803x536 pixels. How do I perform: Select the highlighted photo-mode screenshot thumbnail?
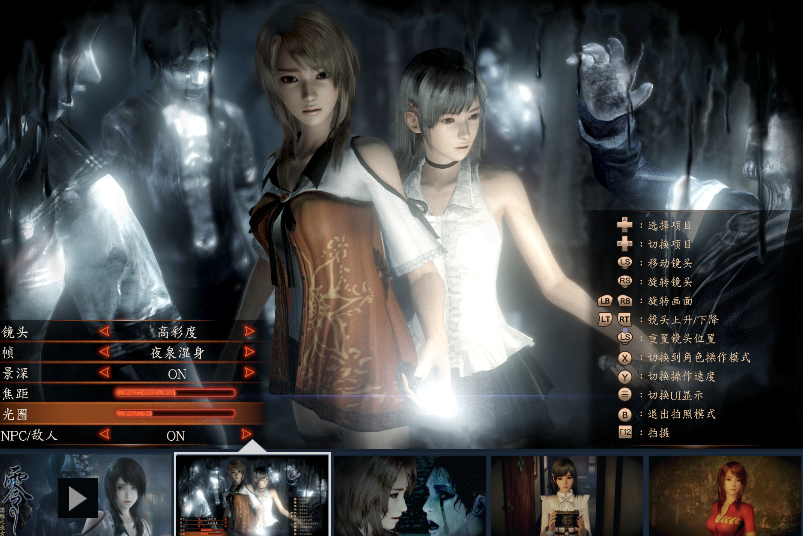point(252,495)
